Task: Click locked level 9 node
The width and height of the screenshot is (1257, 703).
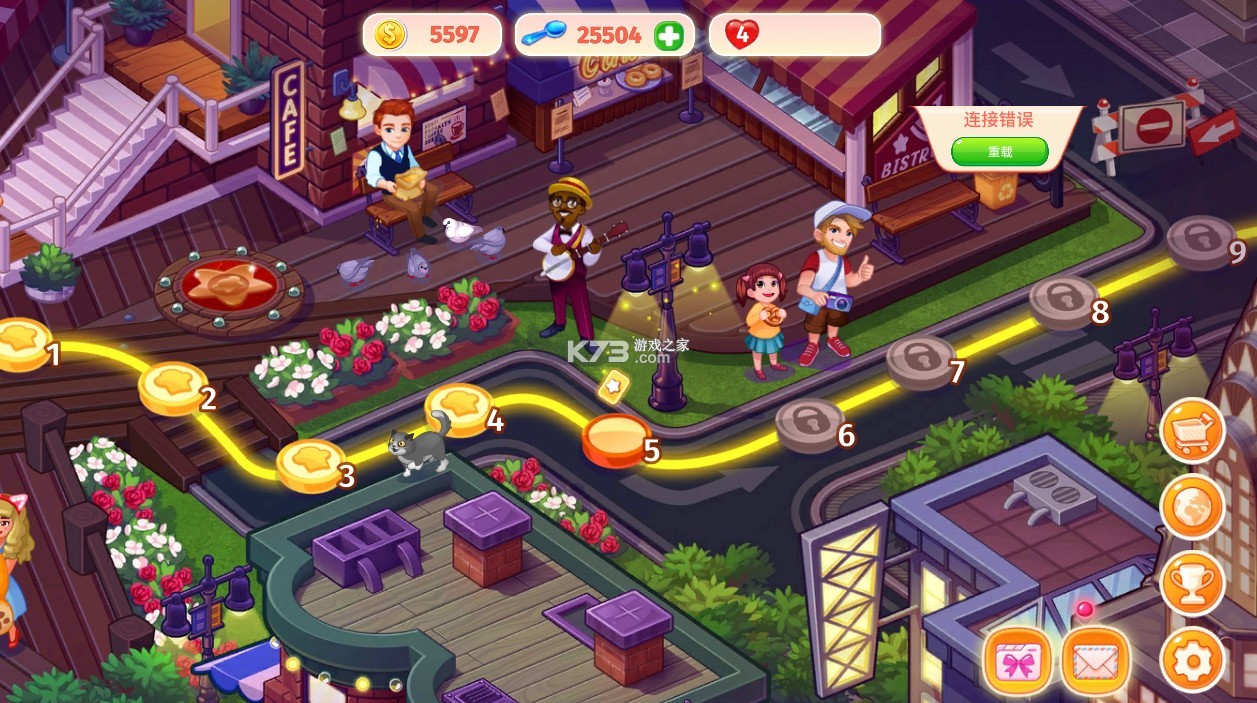Action: 1200,241
